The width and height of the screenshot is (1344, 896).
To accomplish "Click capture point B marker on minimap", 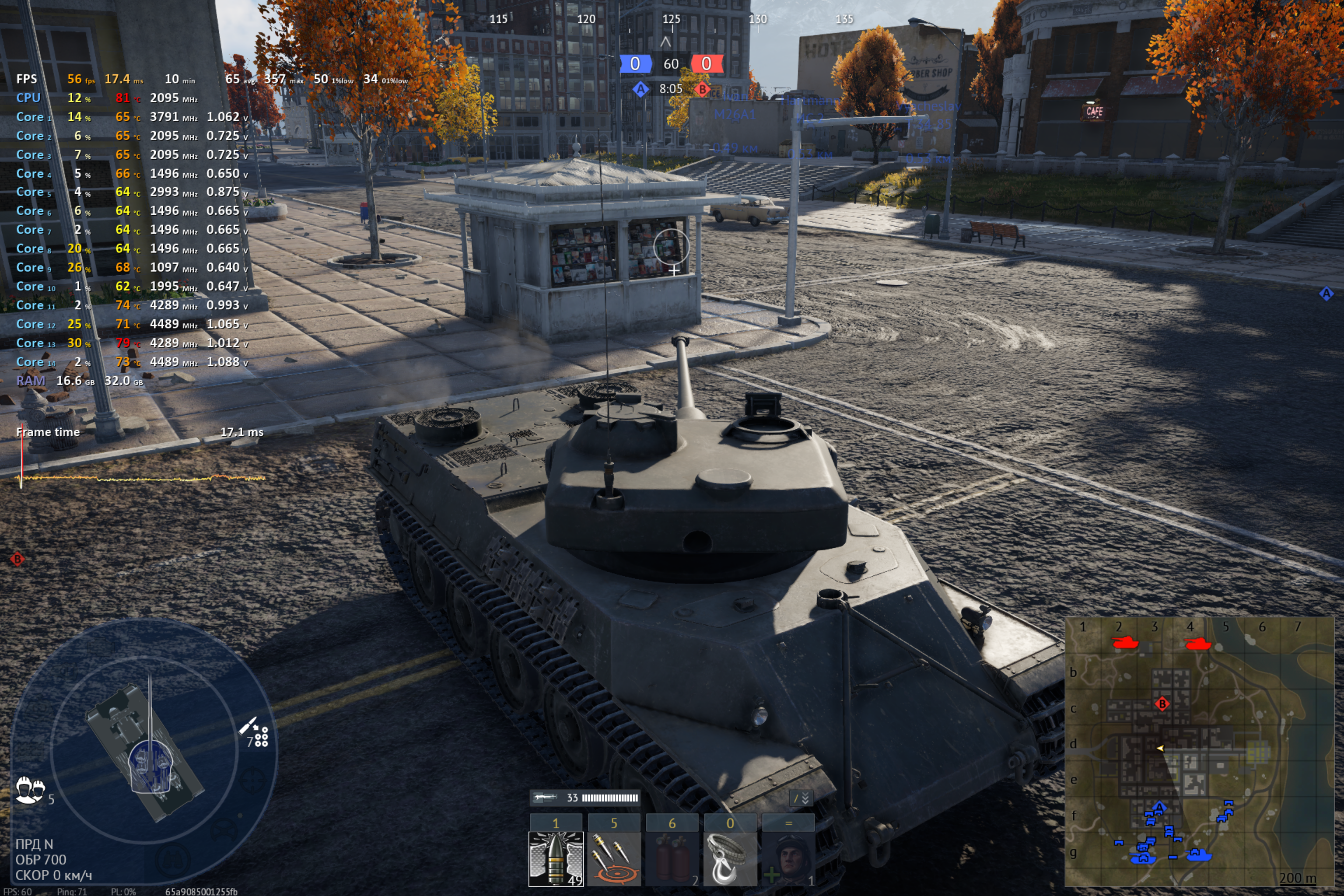I will pyautogui.click(x=1162, y=704).
